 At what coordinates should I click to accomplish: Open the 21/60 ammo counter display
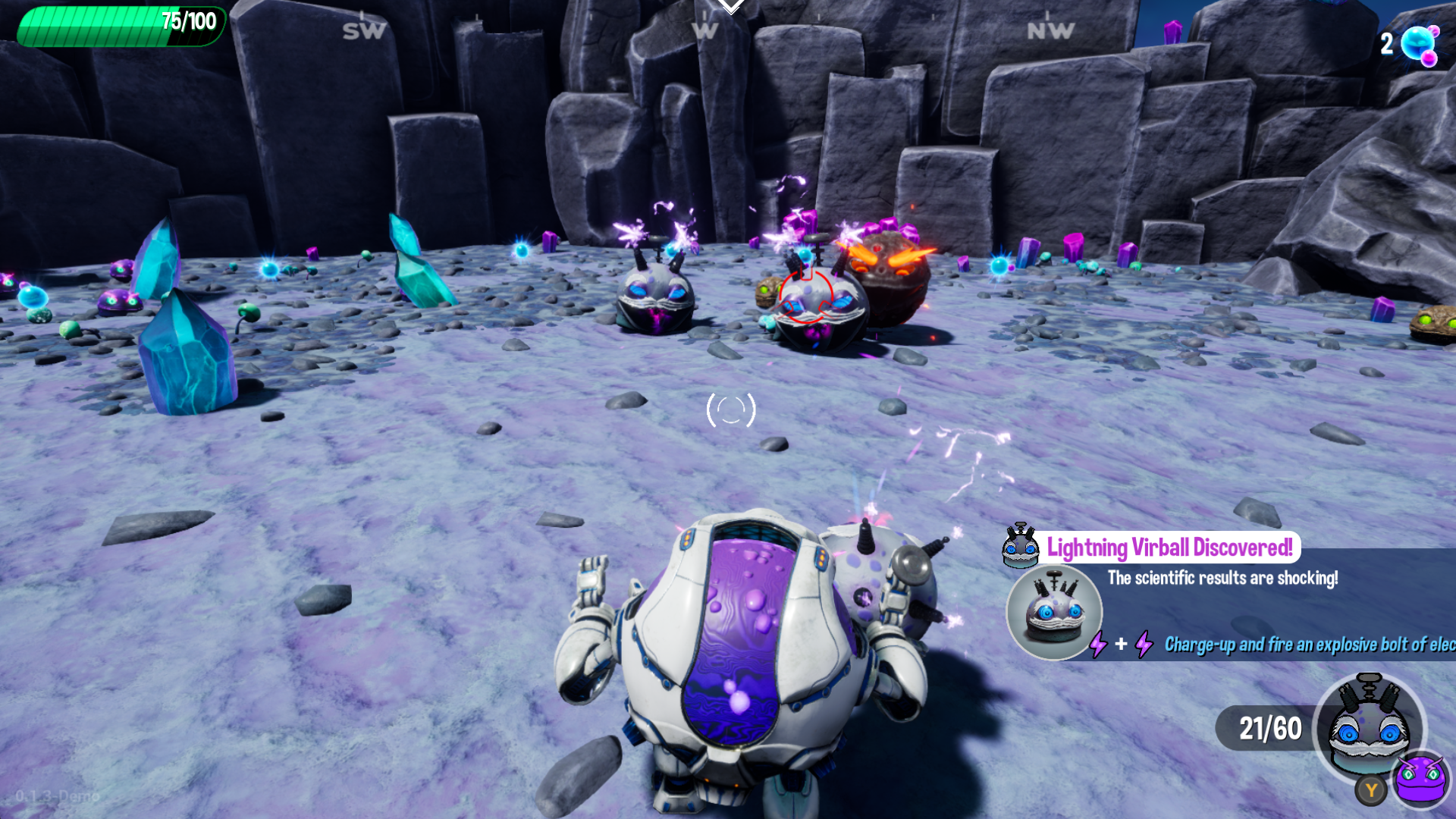coord(1269,727)
